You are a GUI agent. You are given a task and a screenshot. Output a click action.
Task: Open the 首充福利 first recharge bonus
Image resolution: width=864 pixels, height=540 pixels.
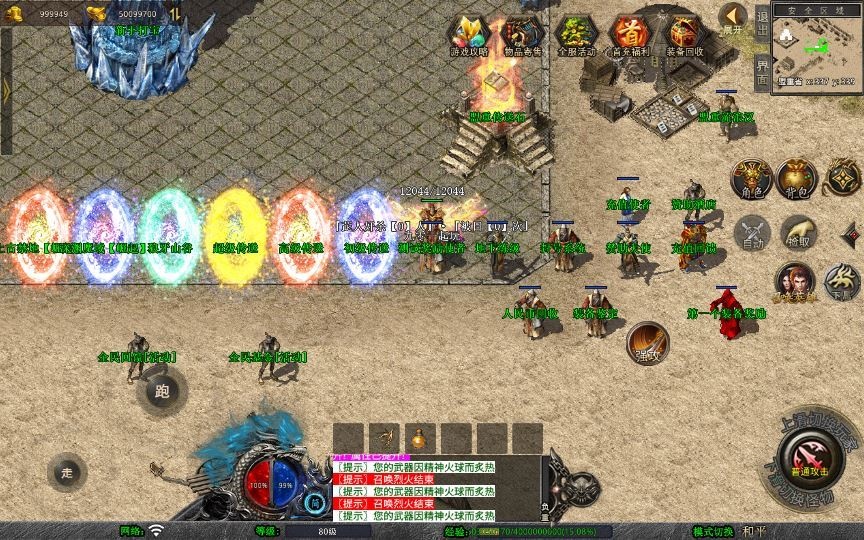click(630, 35)
